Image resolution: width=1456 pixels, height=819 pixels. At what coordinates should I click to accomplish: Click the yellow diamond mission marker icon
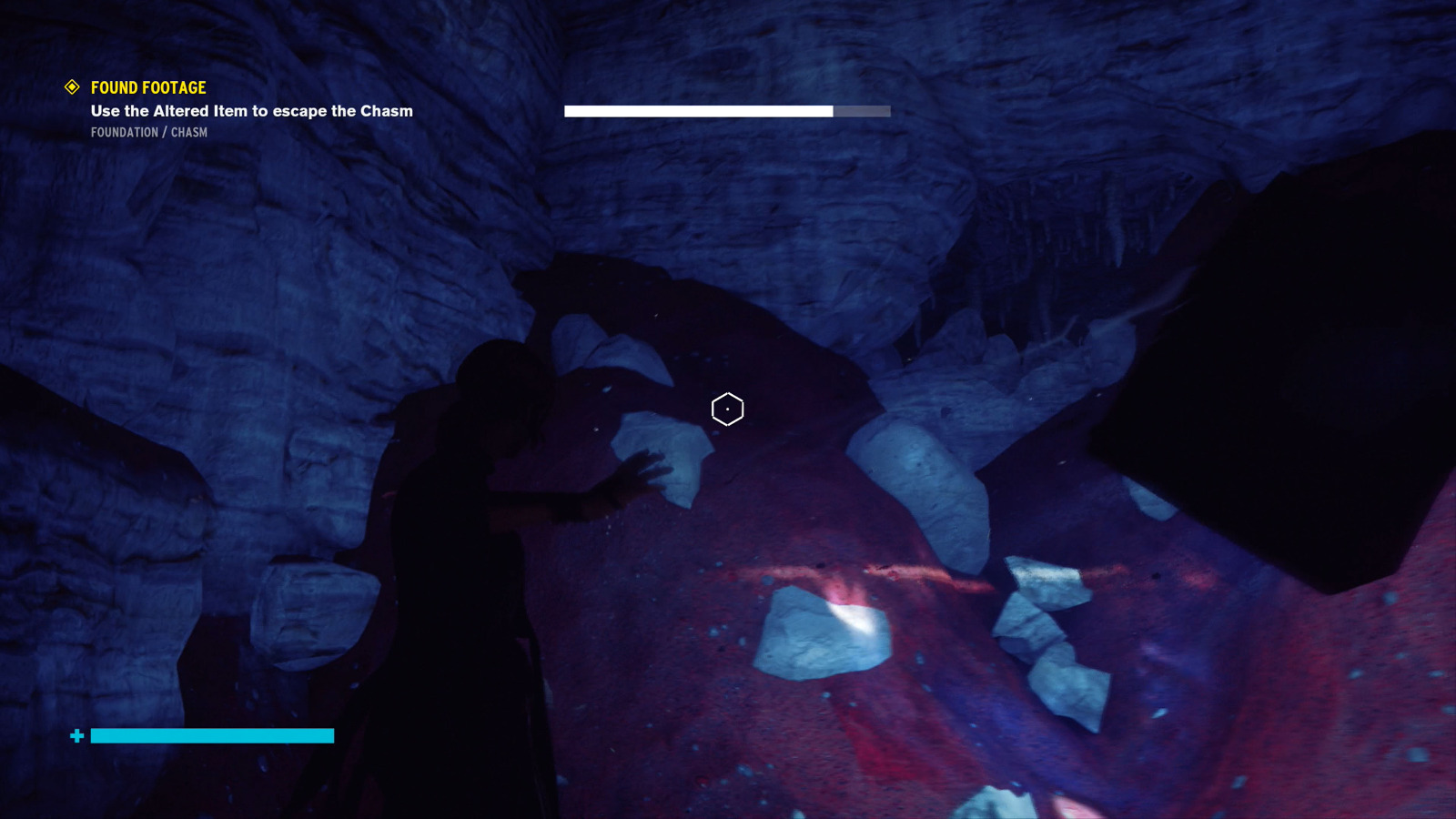[72, 87]
